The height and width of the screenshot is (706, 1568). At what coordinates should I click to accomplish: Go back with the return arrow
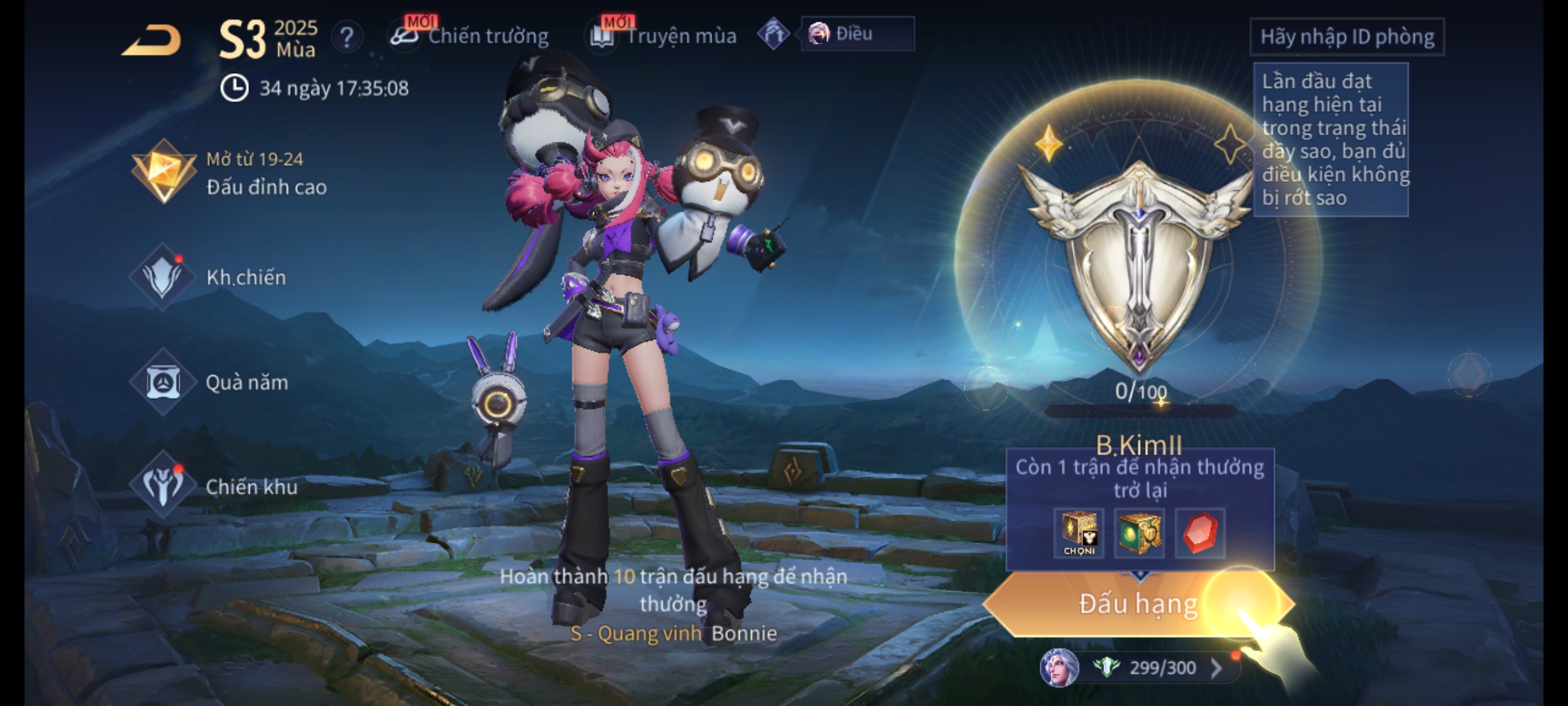(152, 41)
